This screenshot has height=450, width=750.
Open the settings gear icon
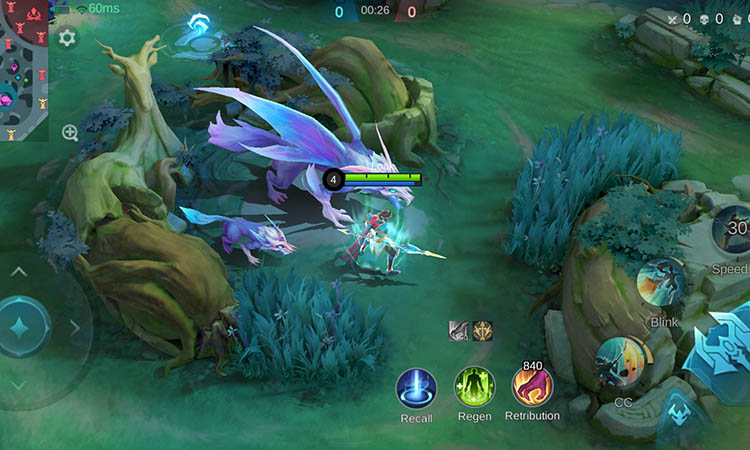[x=67, y=38]
